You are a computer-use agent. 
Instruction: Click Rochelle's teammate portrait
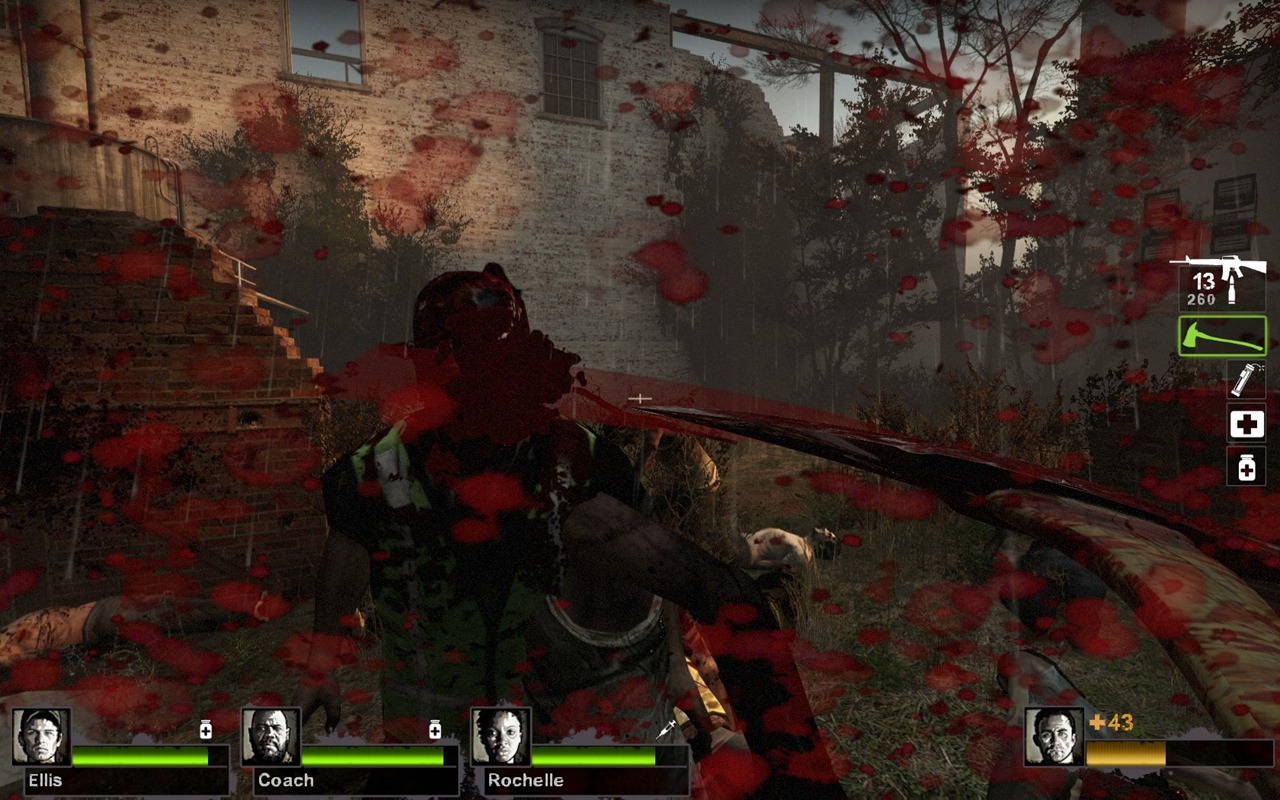499,736
